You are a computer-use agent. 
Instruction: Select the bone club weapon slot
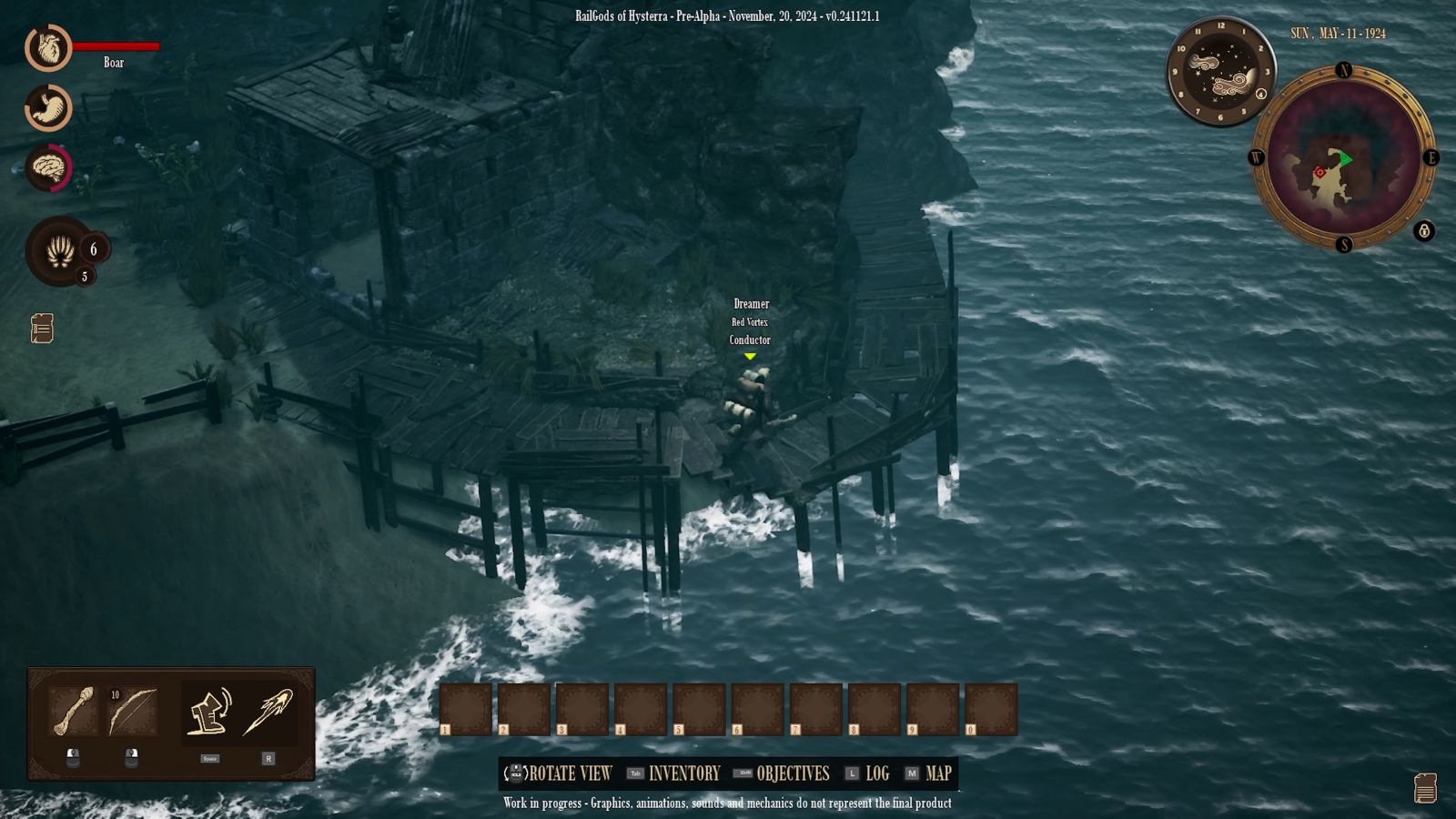[73, 712]
